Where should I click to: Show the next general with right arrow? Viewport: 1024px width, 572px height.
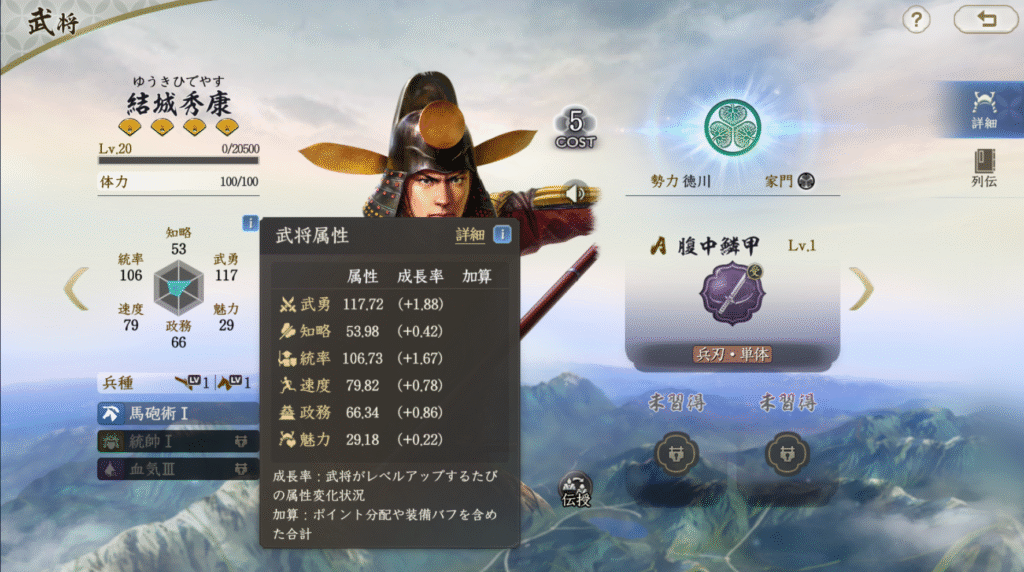pyautogui.click(x=860, y=289)
